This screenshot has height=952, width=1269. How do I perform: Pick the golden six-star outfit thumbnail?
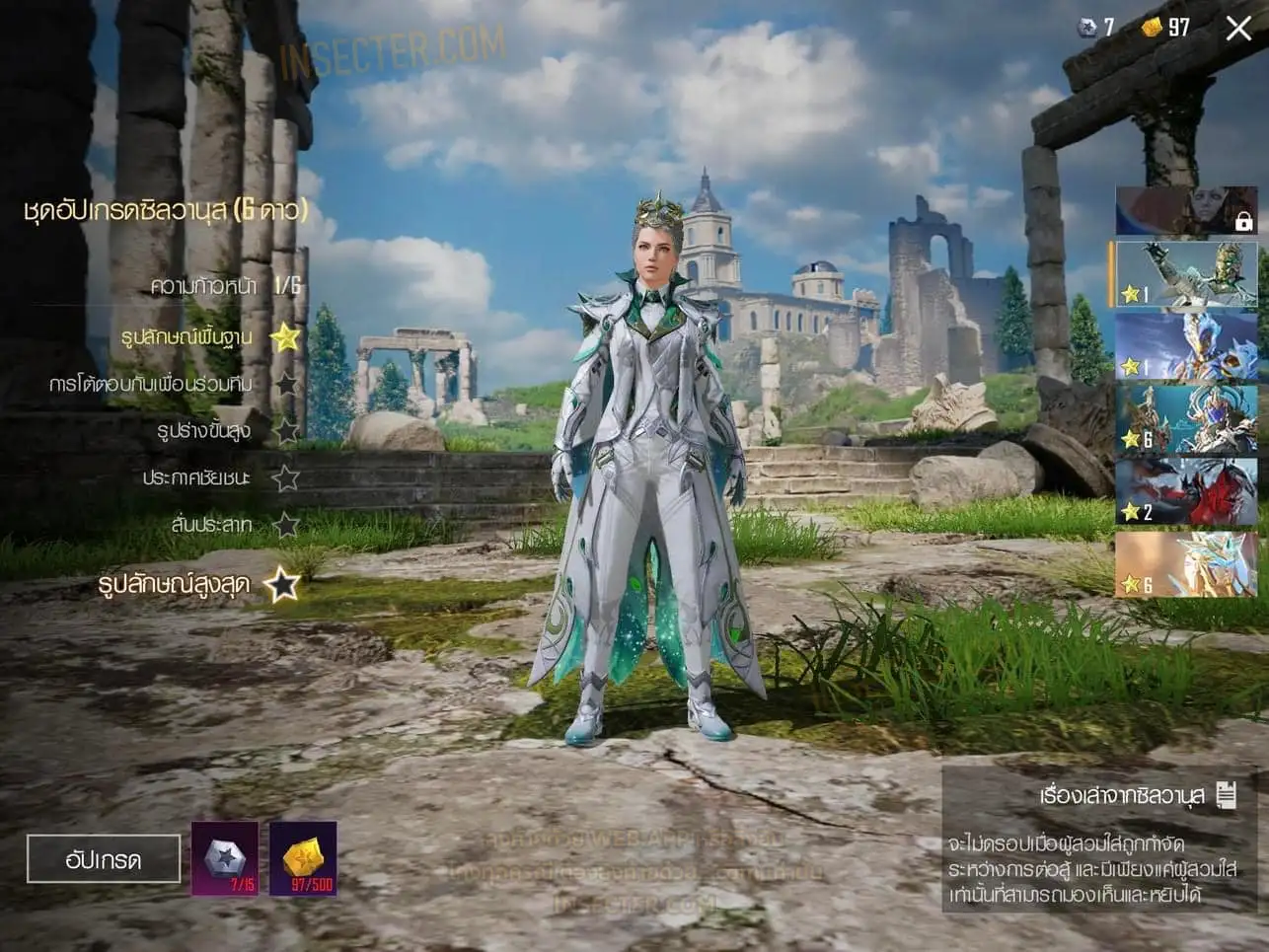(1185, 563)
